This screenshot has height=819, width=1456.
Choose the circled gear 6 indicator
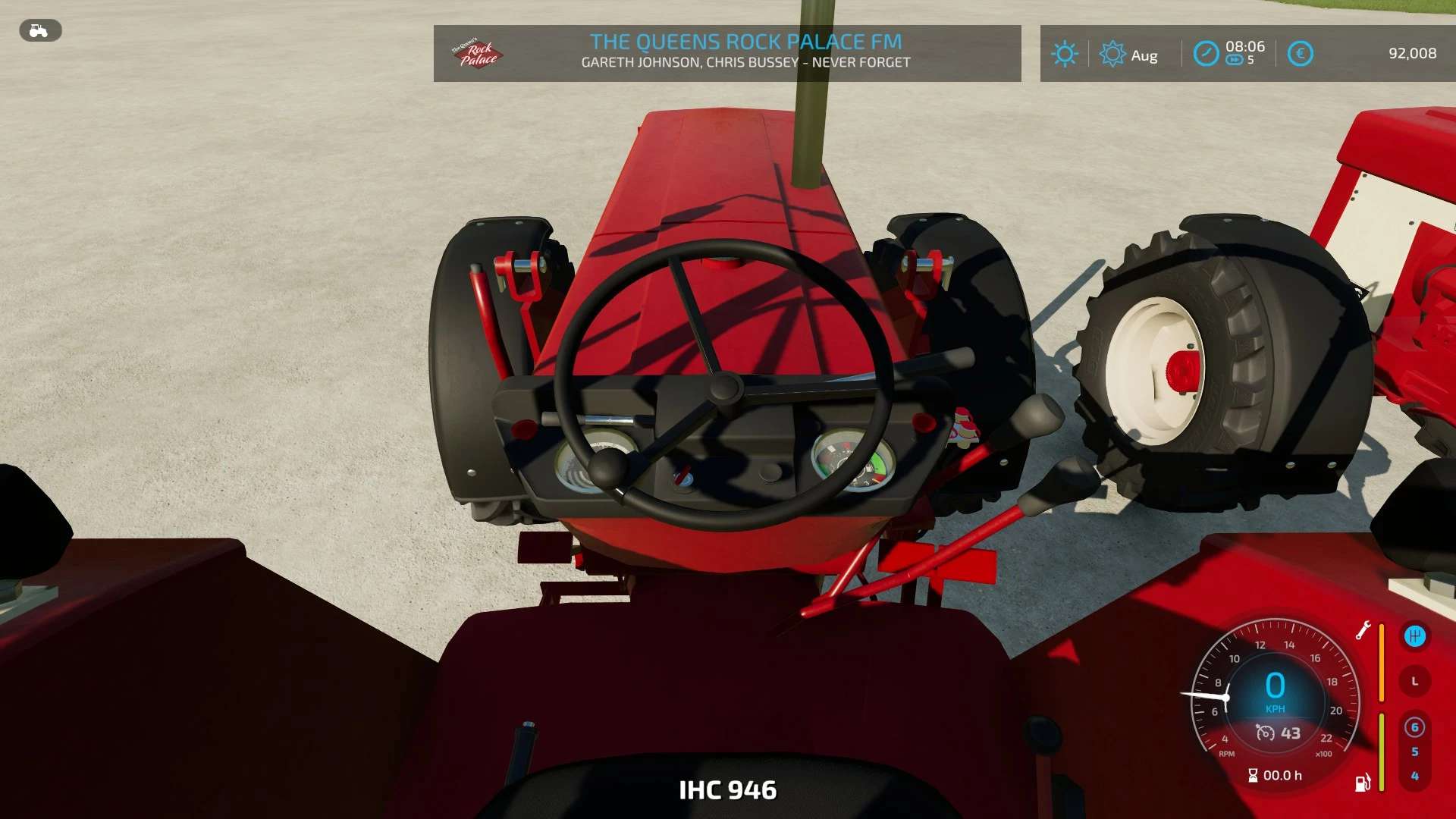point(1414,728)
